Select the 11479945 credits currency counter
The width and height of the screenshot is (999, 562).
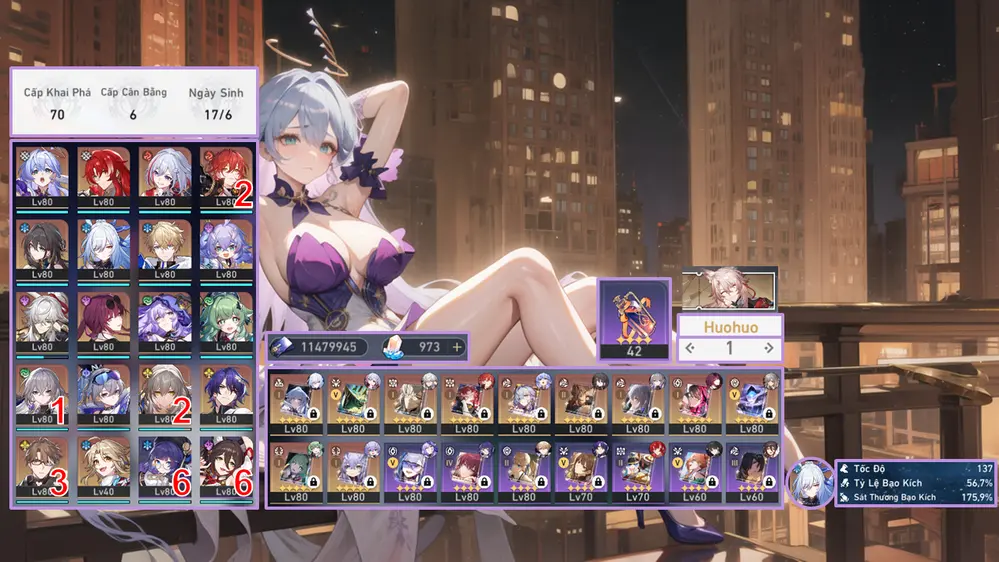click(318, 347)
